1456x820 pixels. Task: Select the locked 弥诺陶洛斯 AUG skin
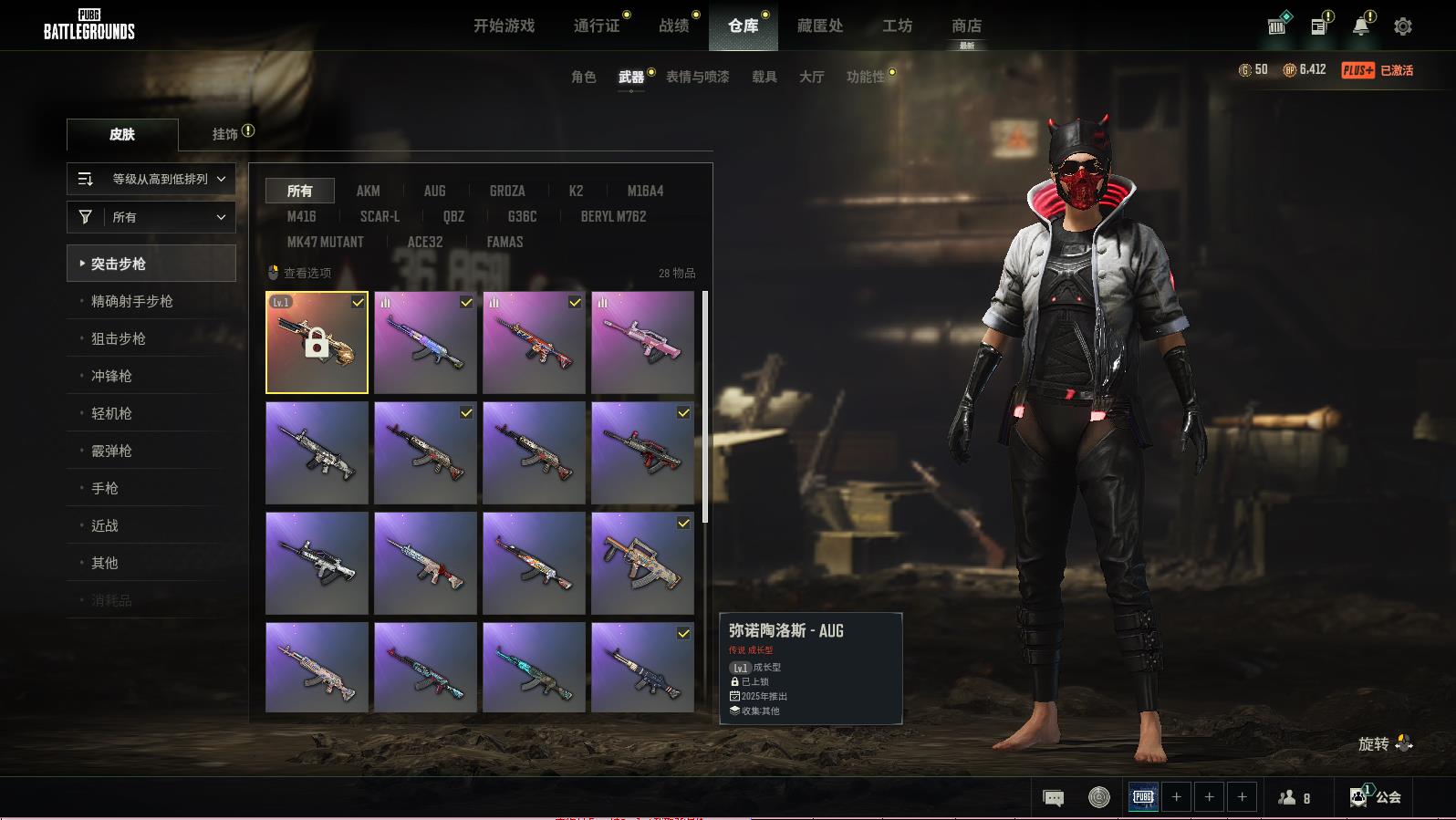[317, 342]
